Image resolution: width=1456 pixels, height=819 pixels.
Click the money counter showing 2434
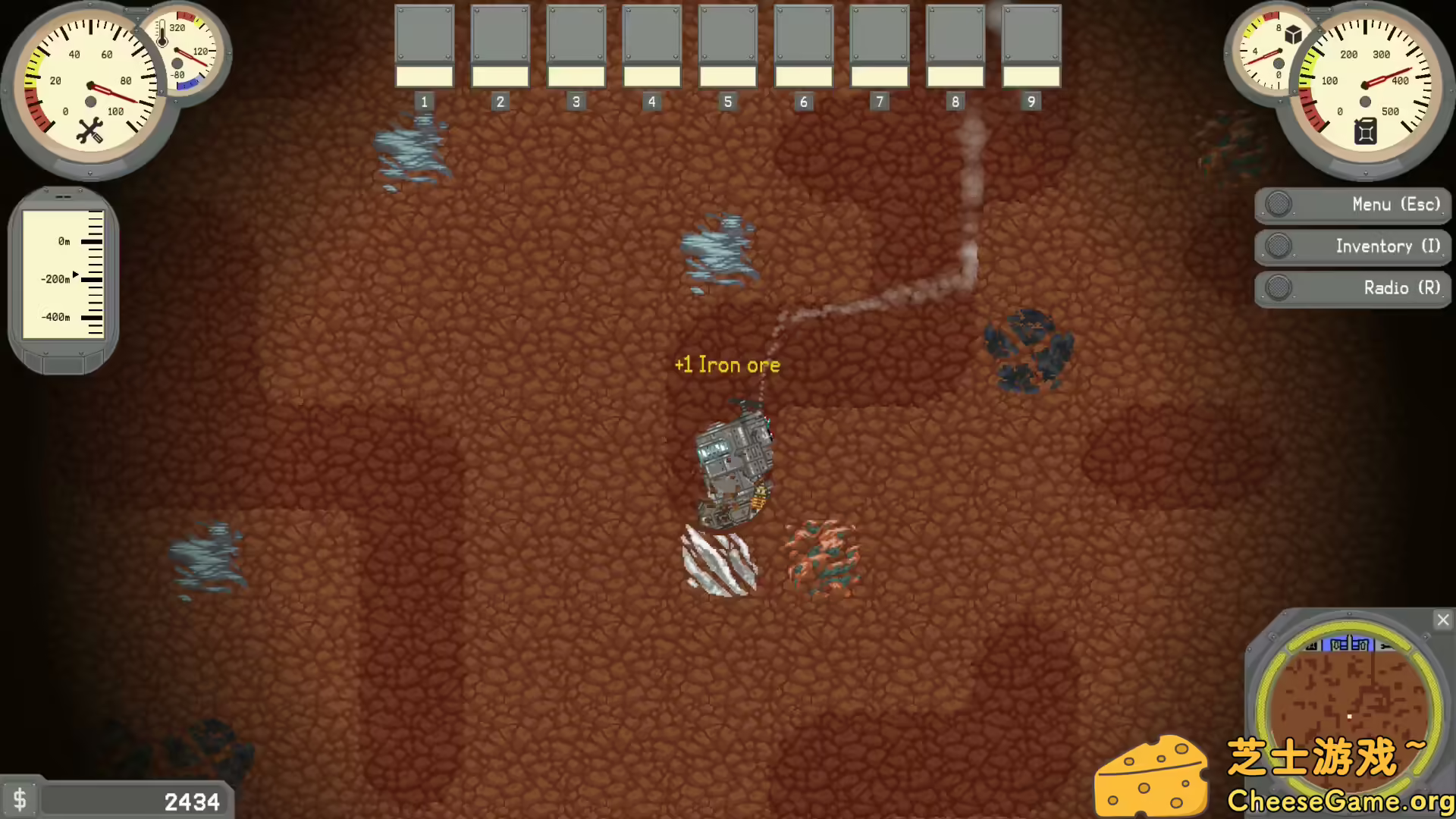pos(191,800)
